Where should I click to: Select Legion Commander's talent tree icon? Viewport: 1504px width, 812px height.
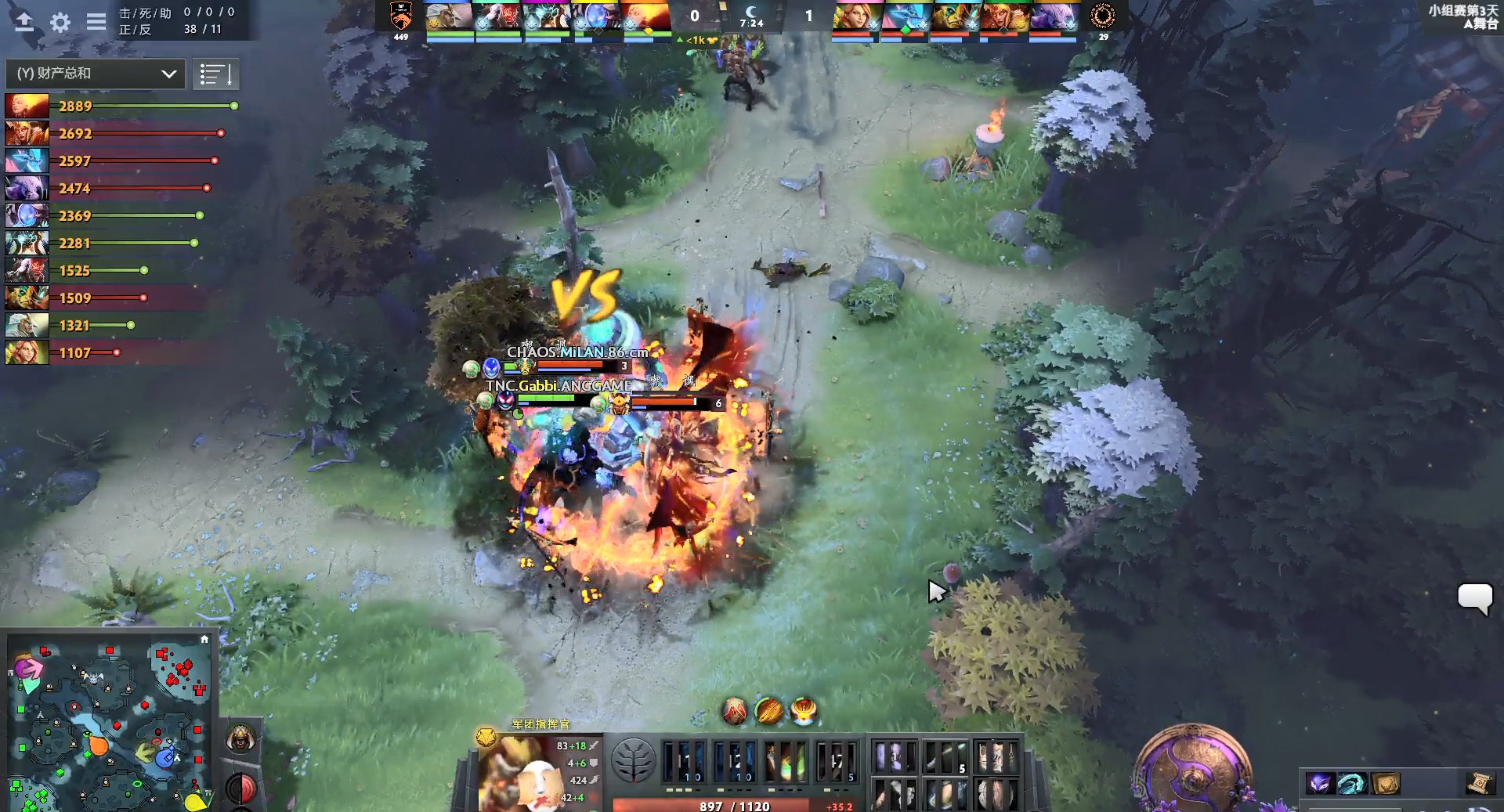coord(636,760)
